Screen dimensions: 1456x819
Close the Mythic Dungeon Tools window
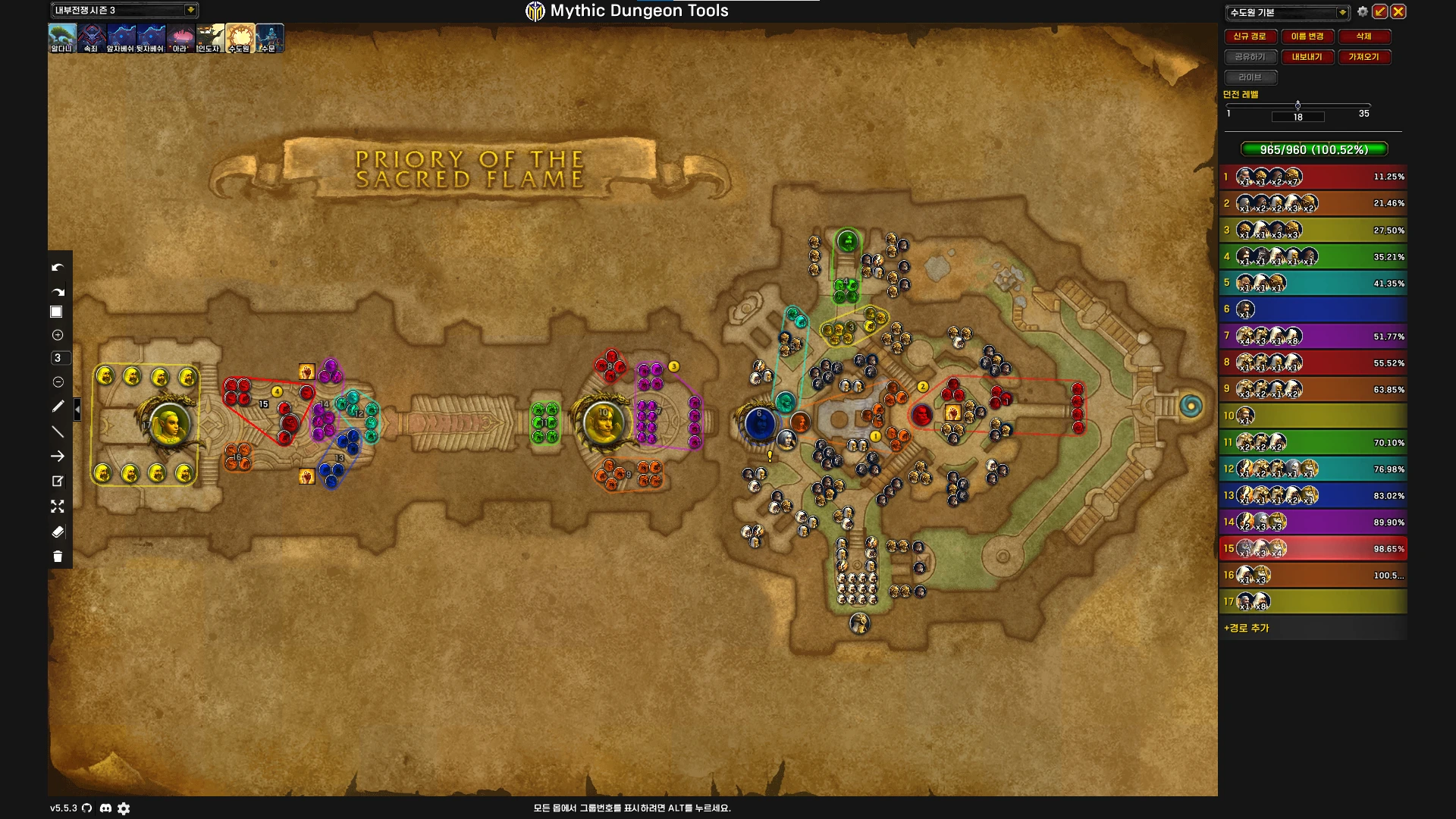tap(1398, 11)
